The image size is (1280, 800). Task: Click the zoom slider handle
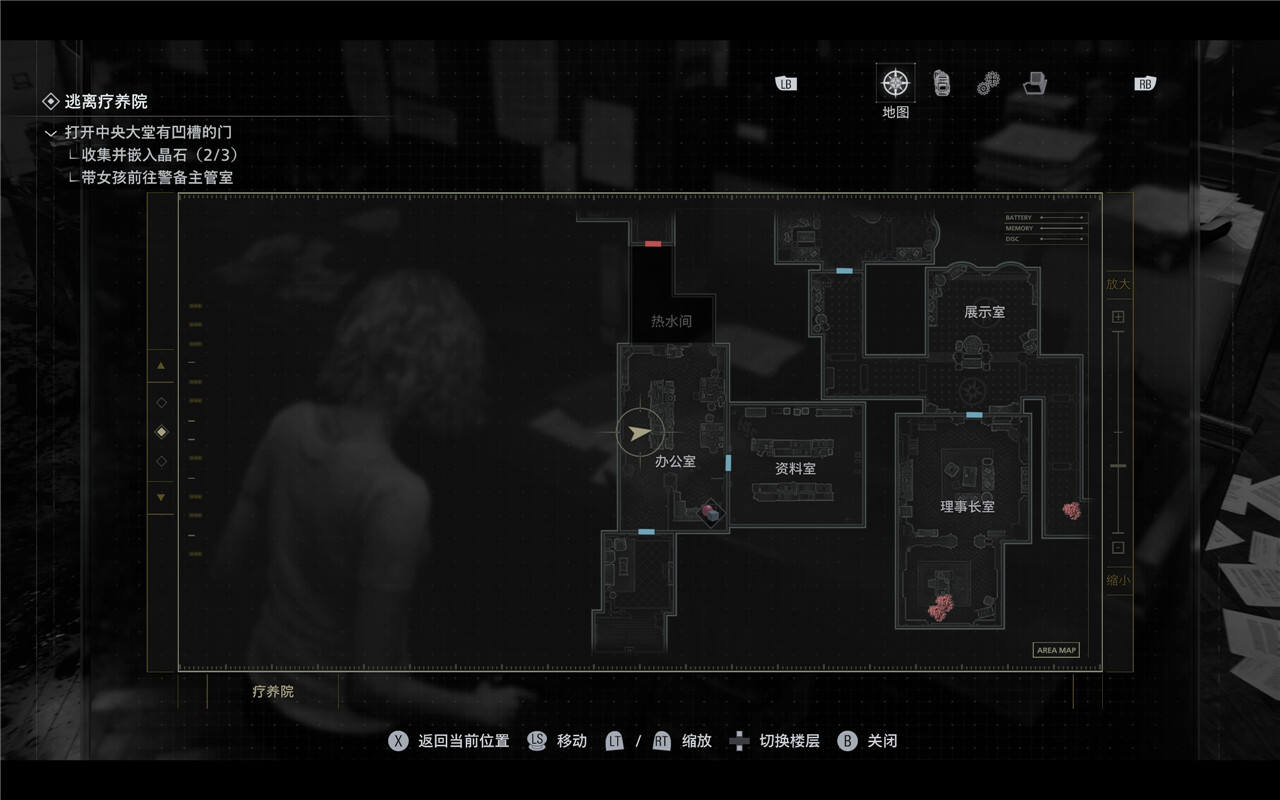(1118, 466)
